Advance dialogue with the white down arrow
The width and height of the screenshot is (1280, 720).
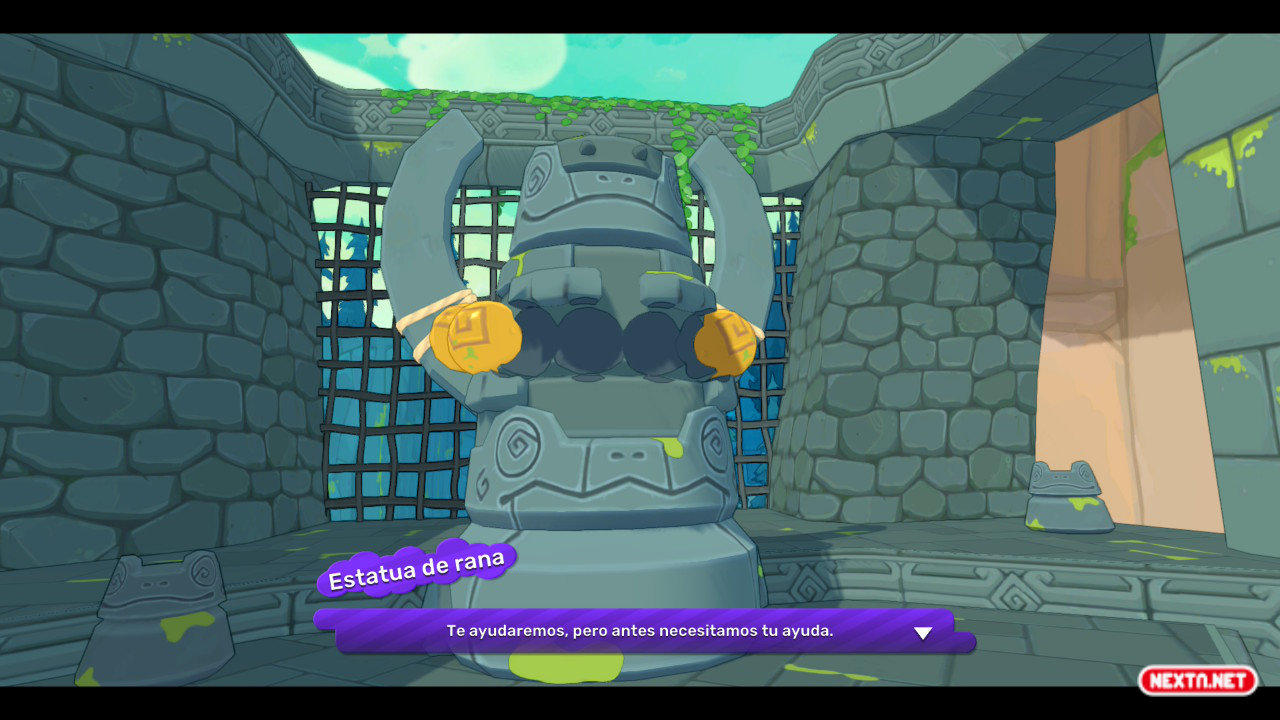click(x=923, y=633)
